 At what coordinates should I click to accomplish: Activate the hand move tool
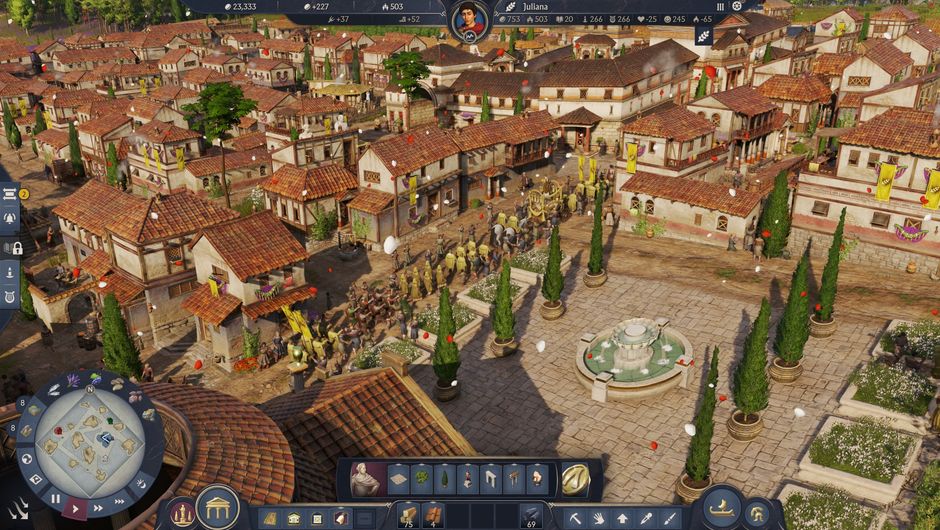(598, 517)
